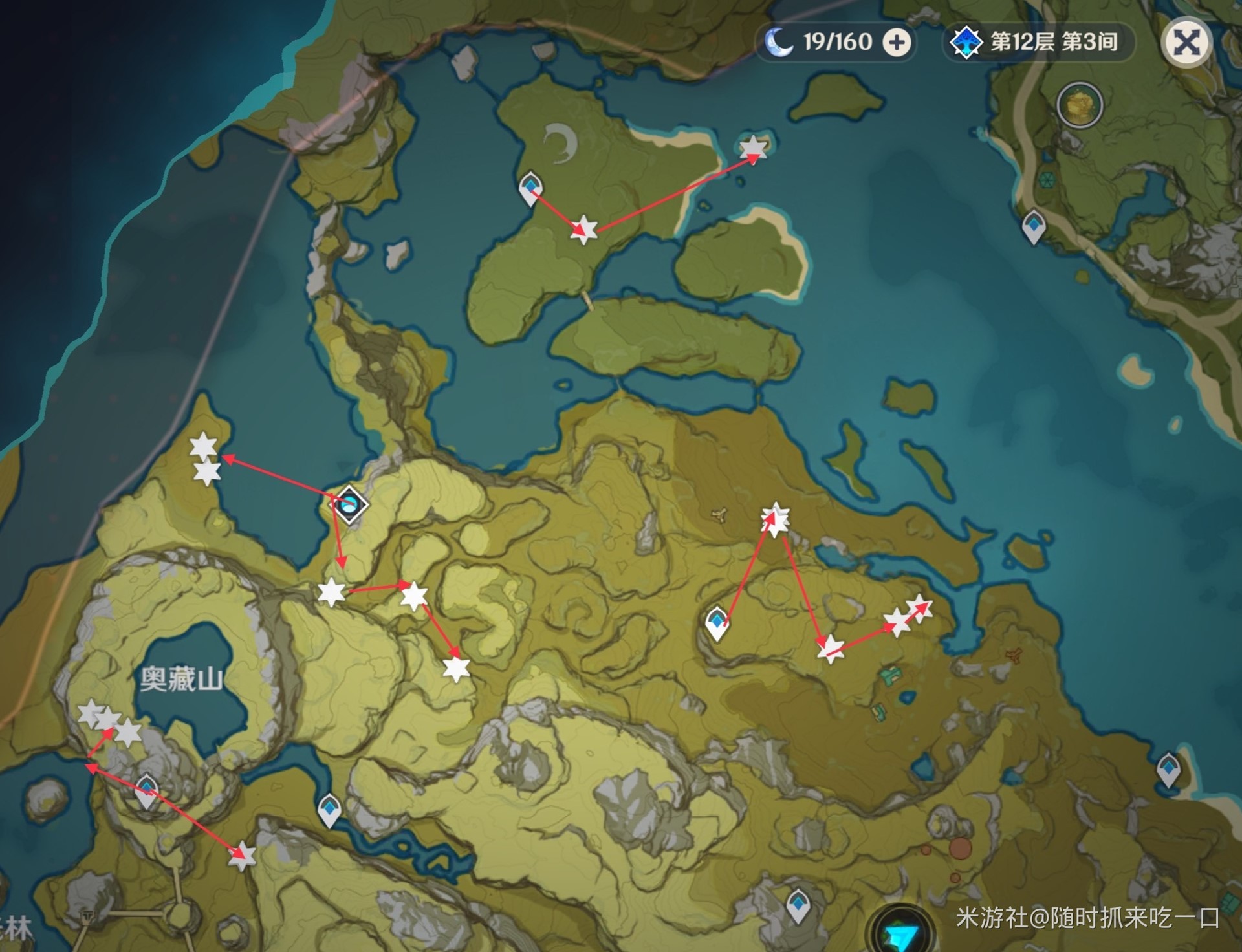Close the map with the X button
This screenshot has width=1242, height=952.
coord(1186,43)
